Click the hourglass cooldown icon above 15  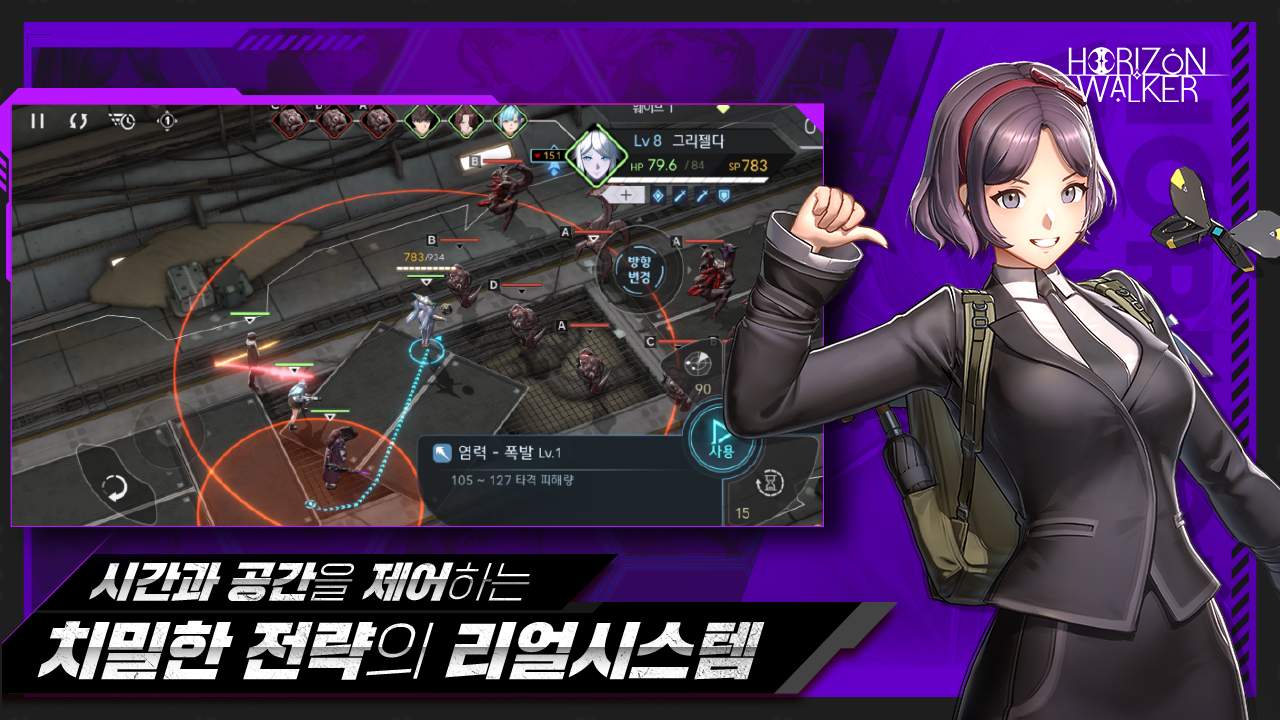tap(770, 482)
